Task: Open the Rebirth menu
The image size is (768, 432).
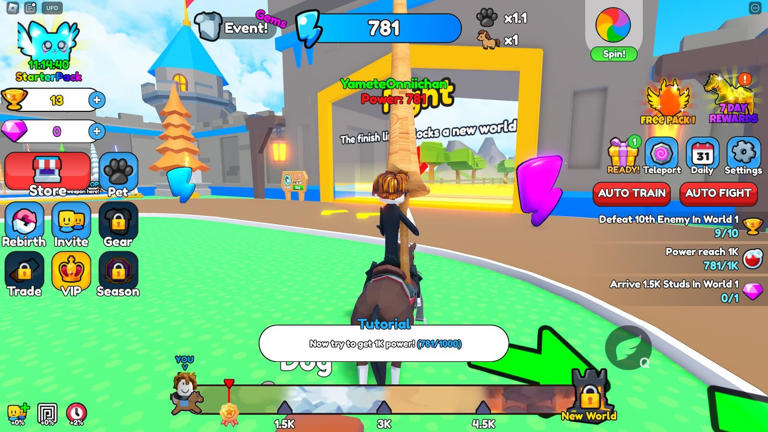Action: (24, 224)
